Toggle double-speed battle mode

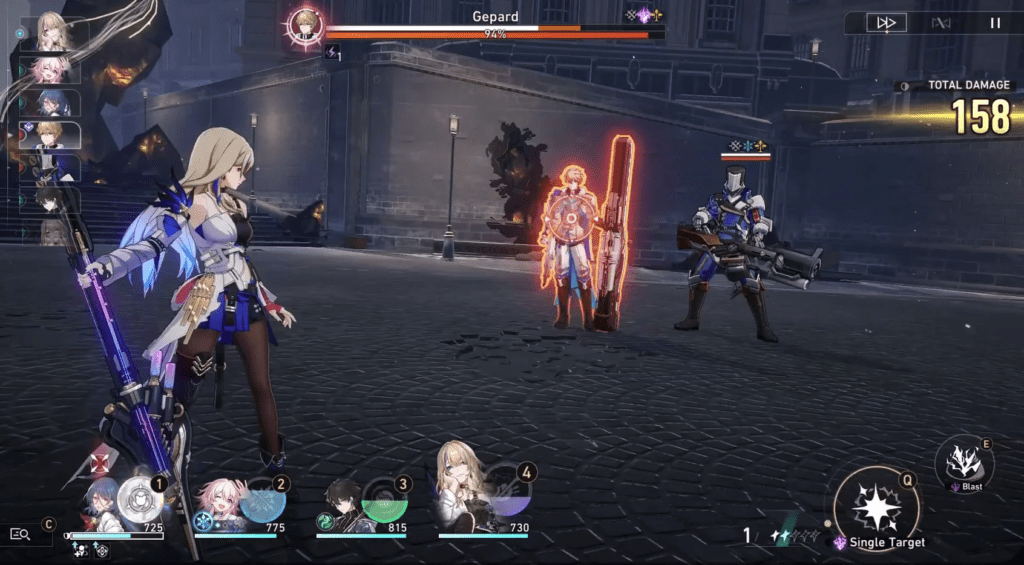tap(886, 23)
